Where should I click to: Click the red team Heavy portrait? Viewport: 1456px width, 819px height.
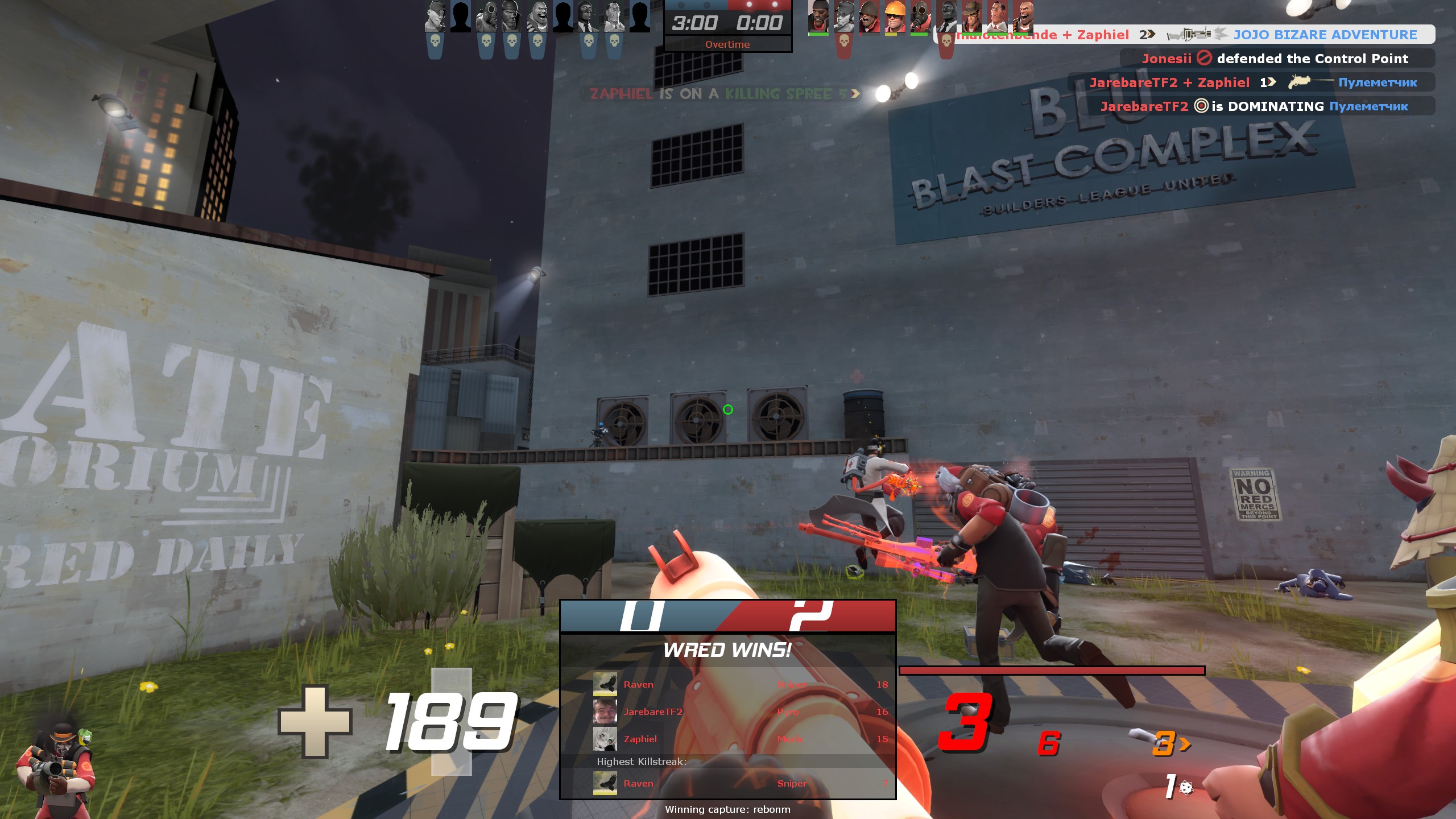tap(1023, 16)
